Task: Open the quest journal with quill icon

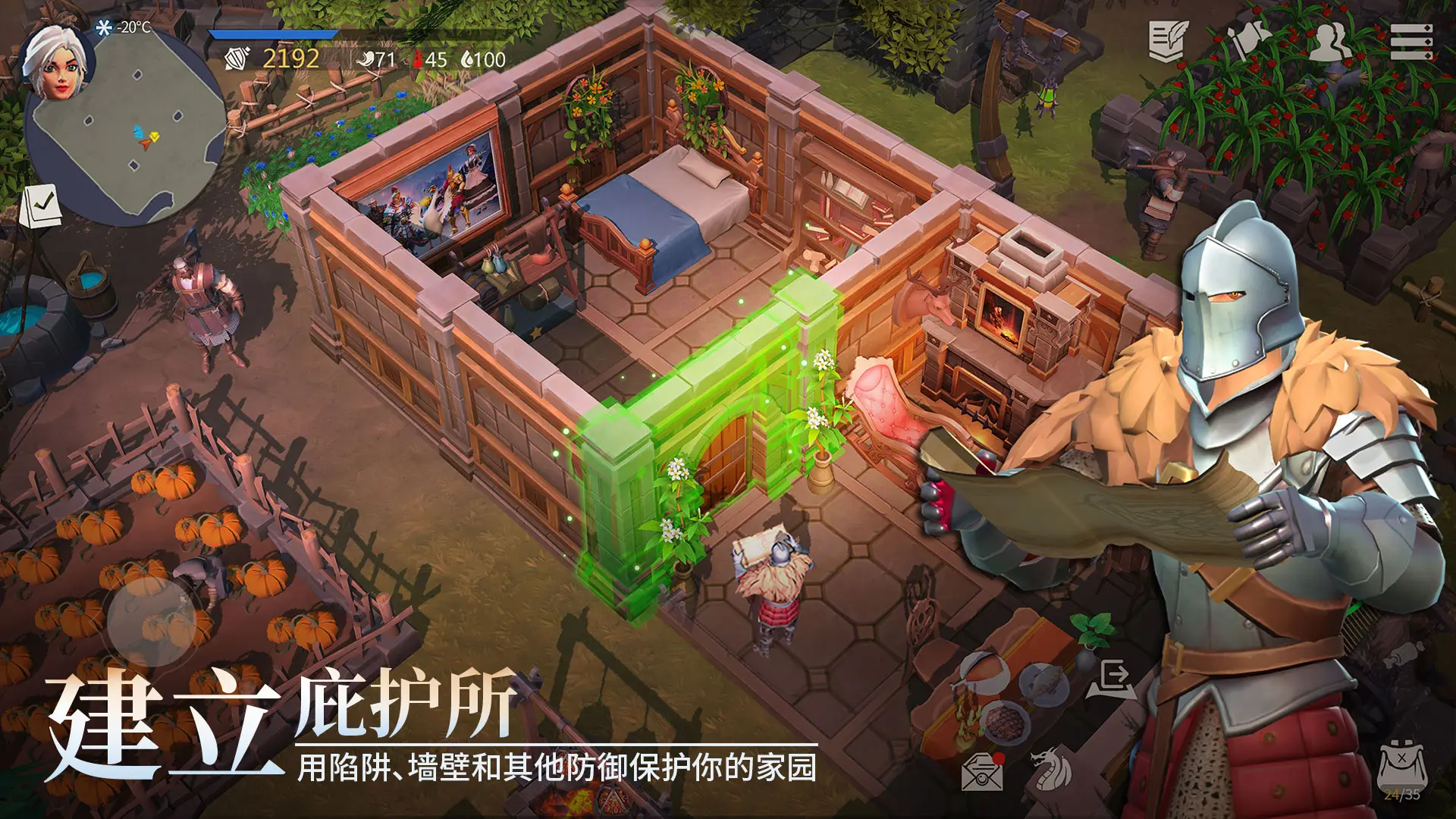Action: (x=1168, y=42)
